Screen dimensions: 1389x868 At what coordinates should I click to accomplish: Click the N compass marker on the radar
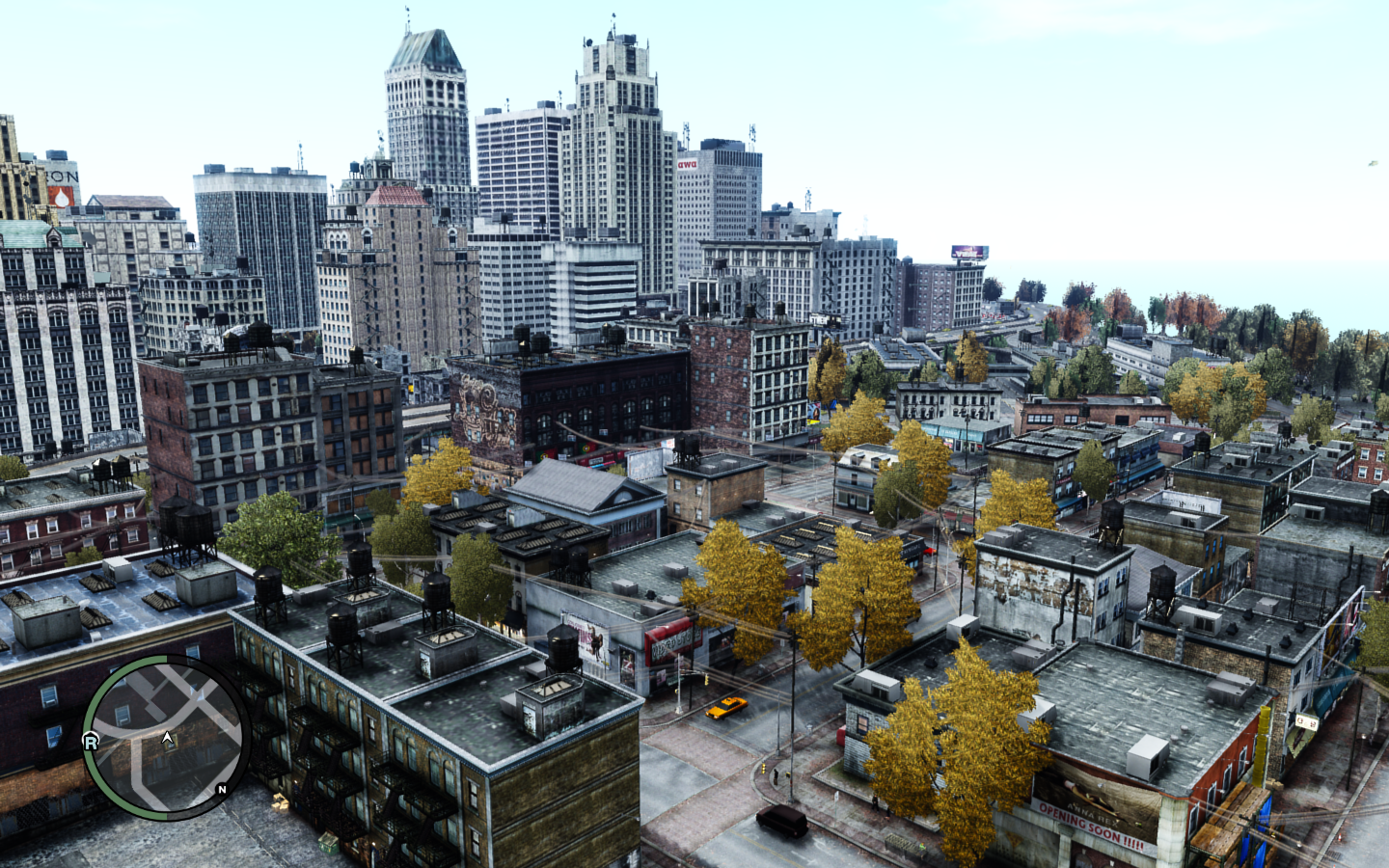222,790
